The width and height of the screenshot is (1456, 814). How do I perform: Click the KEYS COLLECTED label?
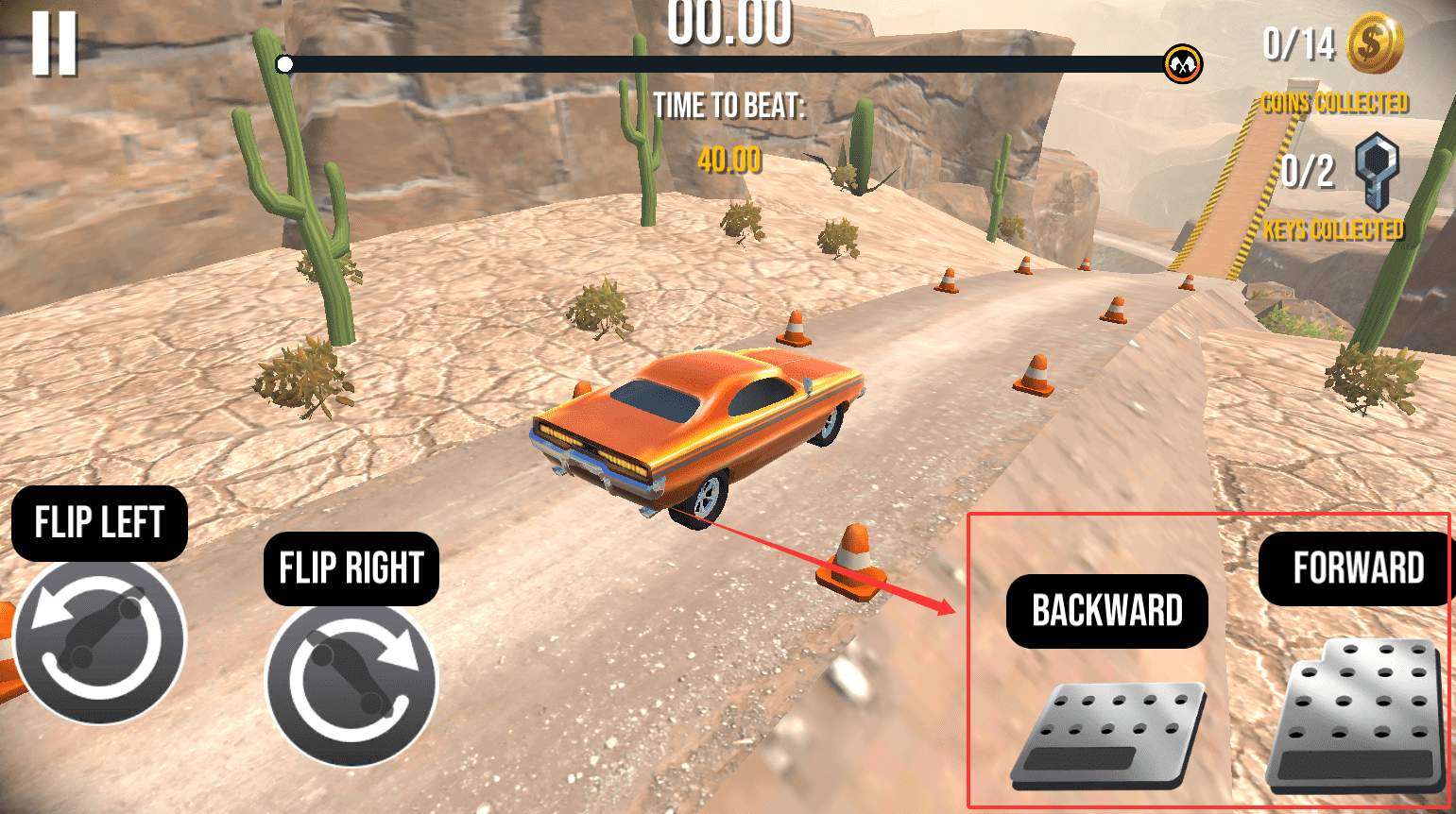pyautogui.click(x=1333, y=229)
